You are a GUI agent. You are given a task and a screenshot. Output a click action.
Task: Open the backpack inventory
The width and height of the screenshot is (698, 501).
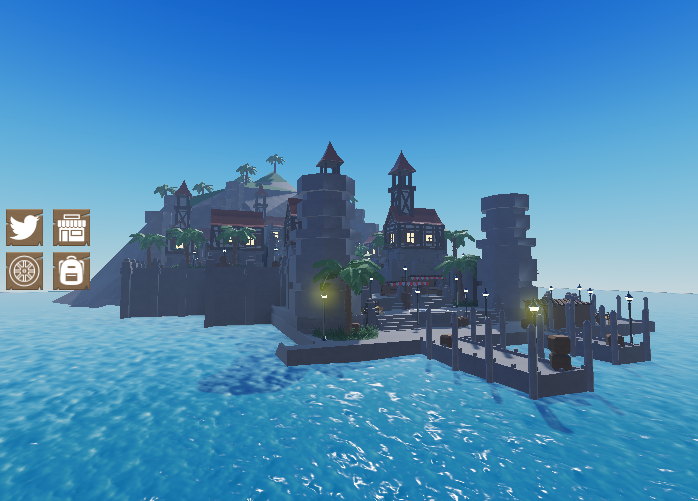(x=71, y=271)
